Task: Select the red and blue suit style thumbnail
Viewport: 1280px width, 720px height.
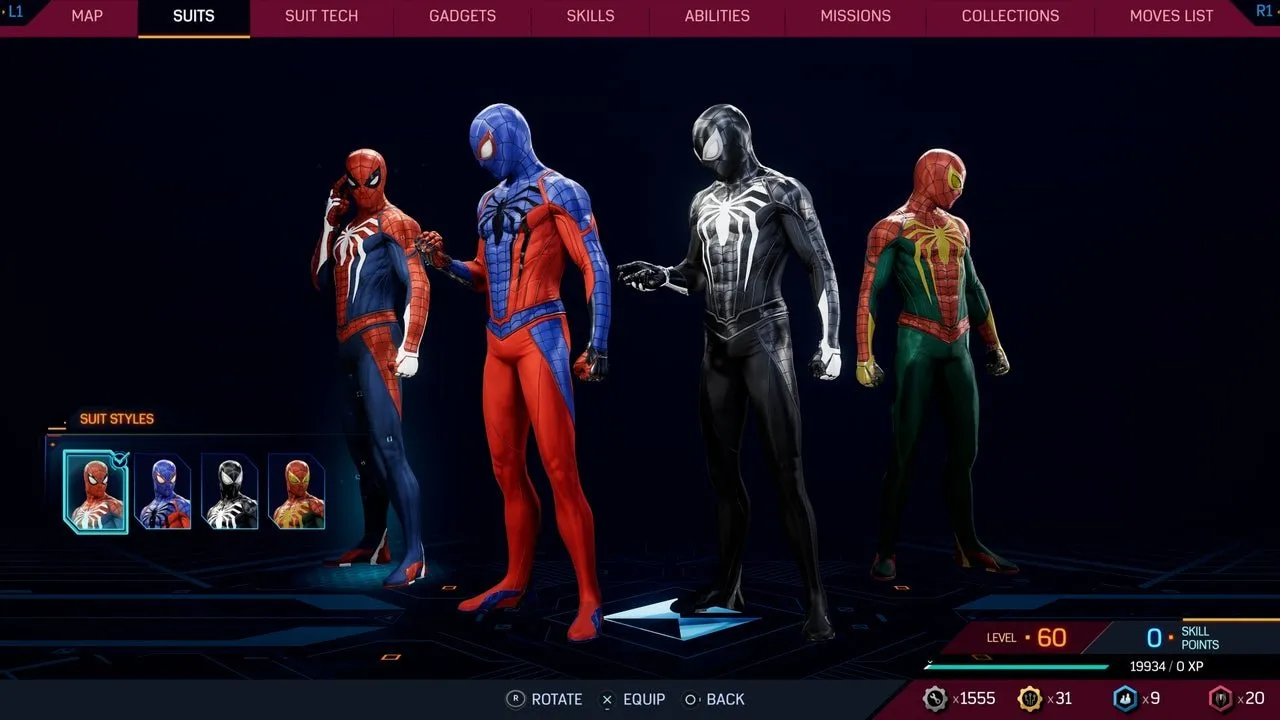Action: tap(96, 491)
